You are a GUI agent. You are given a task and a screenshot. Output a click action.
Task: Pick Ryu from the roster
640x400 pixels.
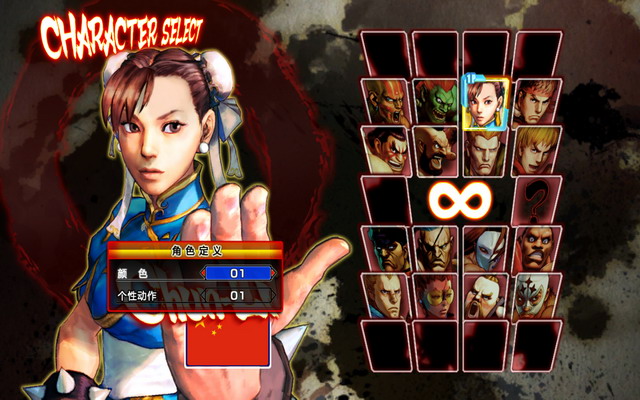[536, 102]
